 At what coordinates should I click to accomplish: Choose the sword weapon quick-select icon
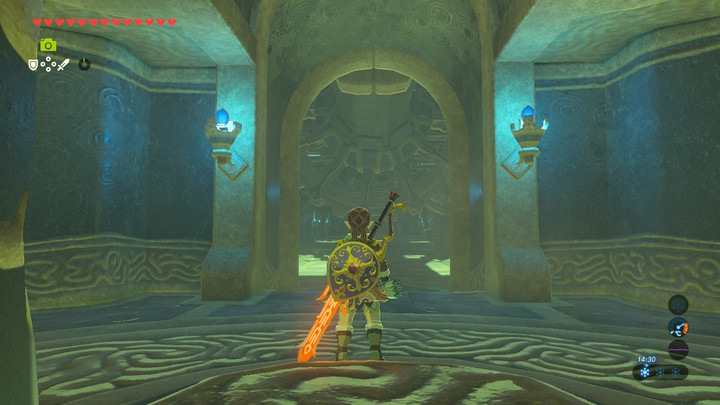[62, 65]
